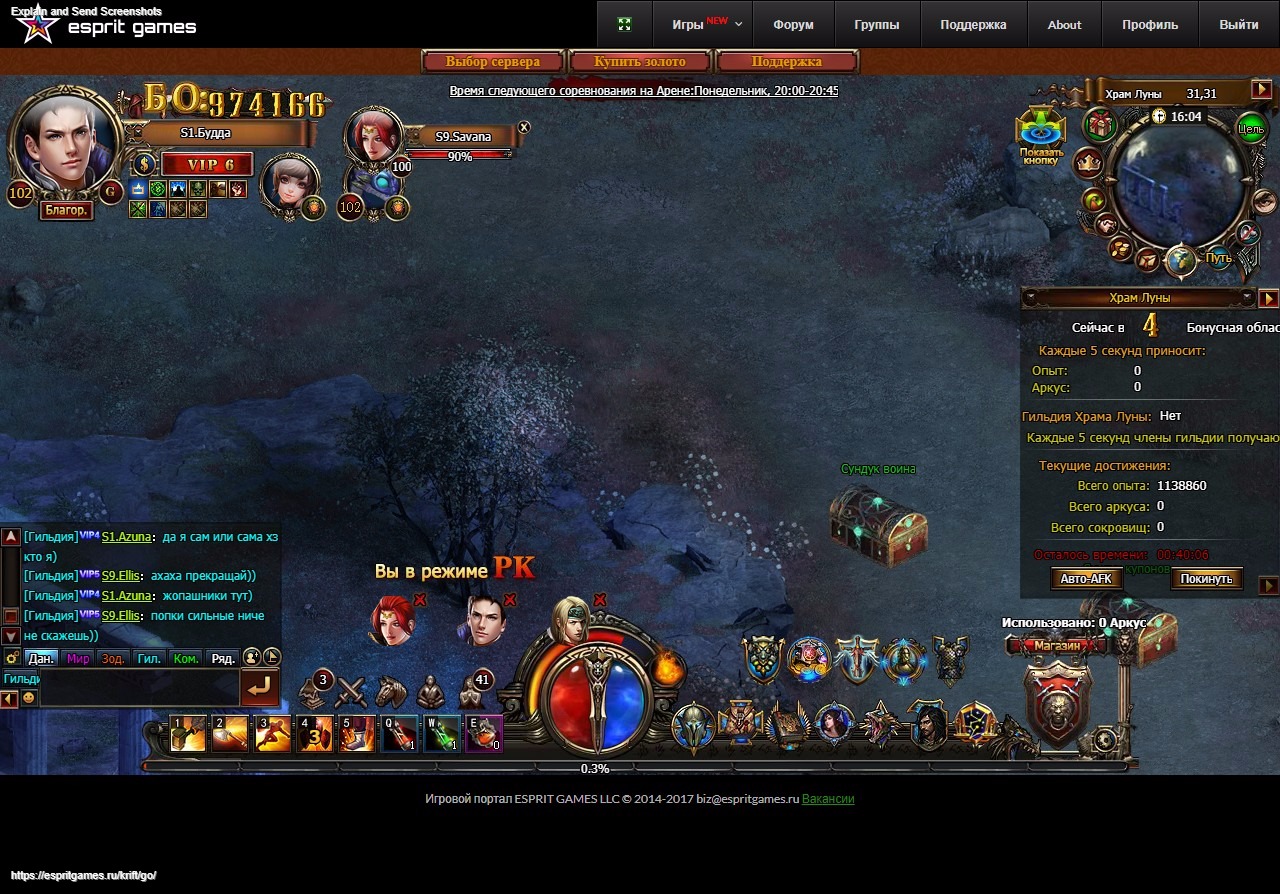The image size is (1280, 894).
Task: Activate skill in hotbar slot 1
Action: [x=188, y=734]
